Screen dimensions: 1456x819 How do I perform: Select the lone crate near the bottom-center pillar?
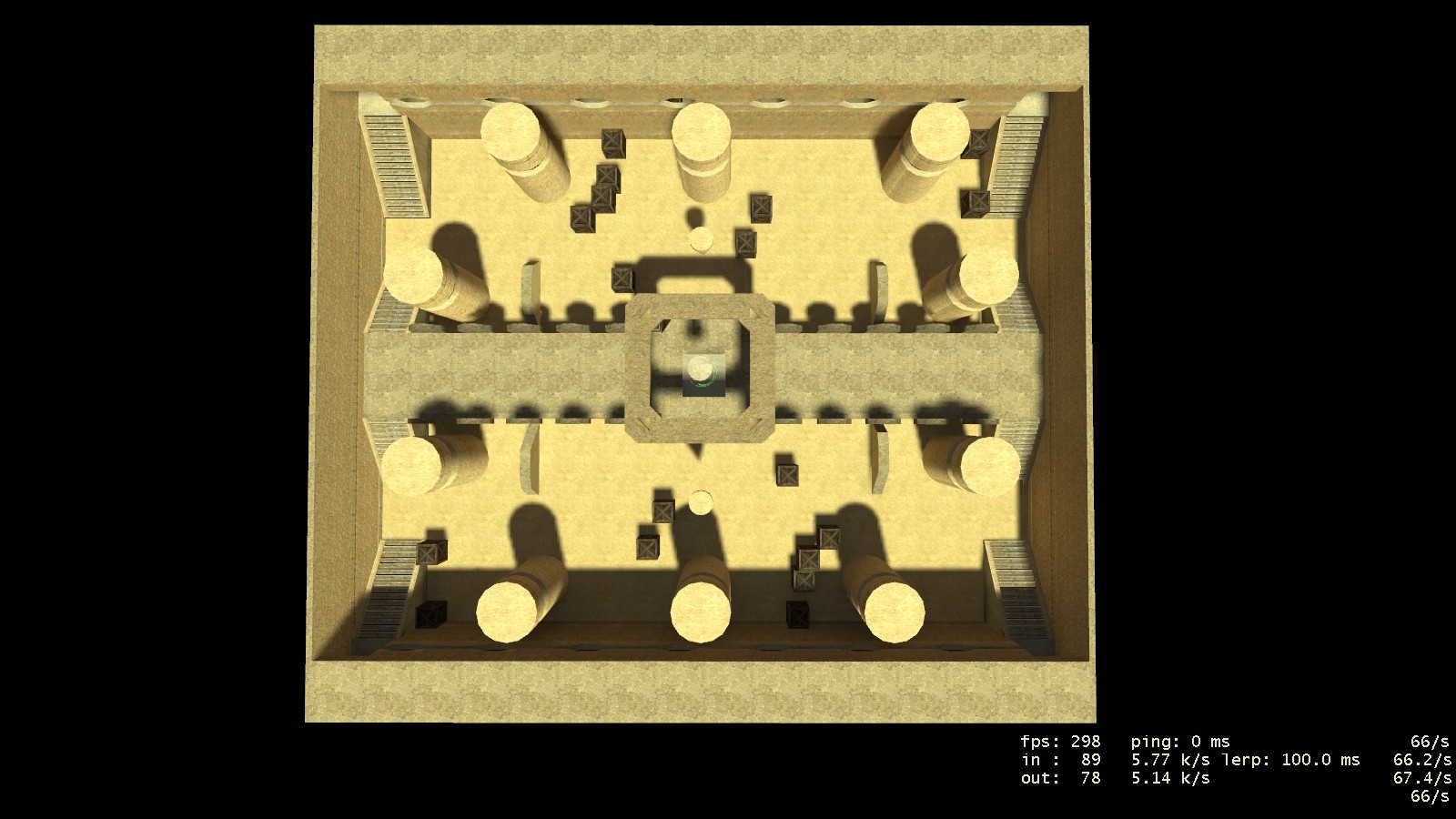click(648, 547)
